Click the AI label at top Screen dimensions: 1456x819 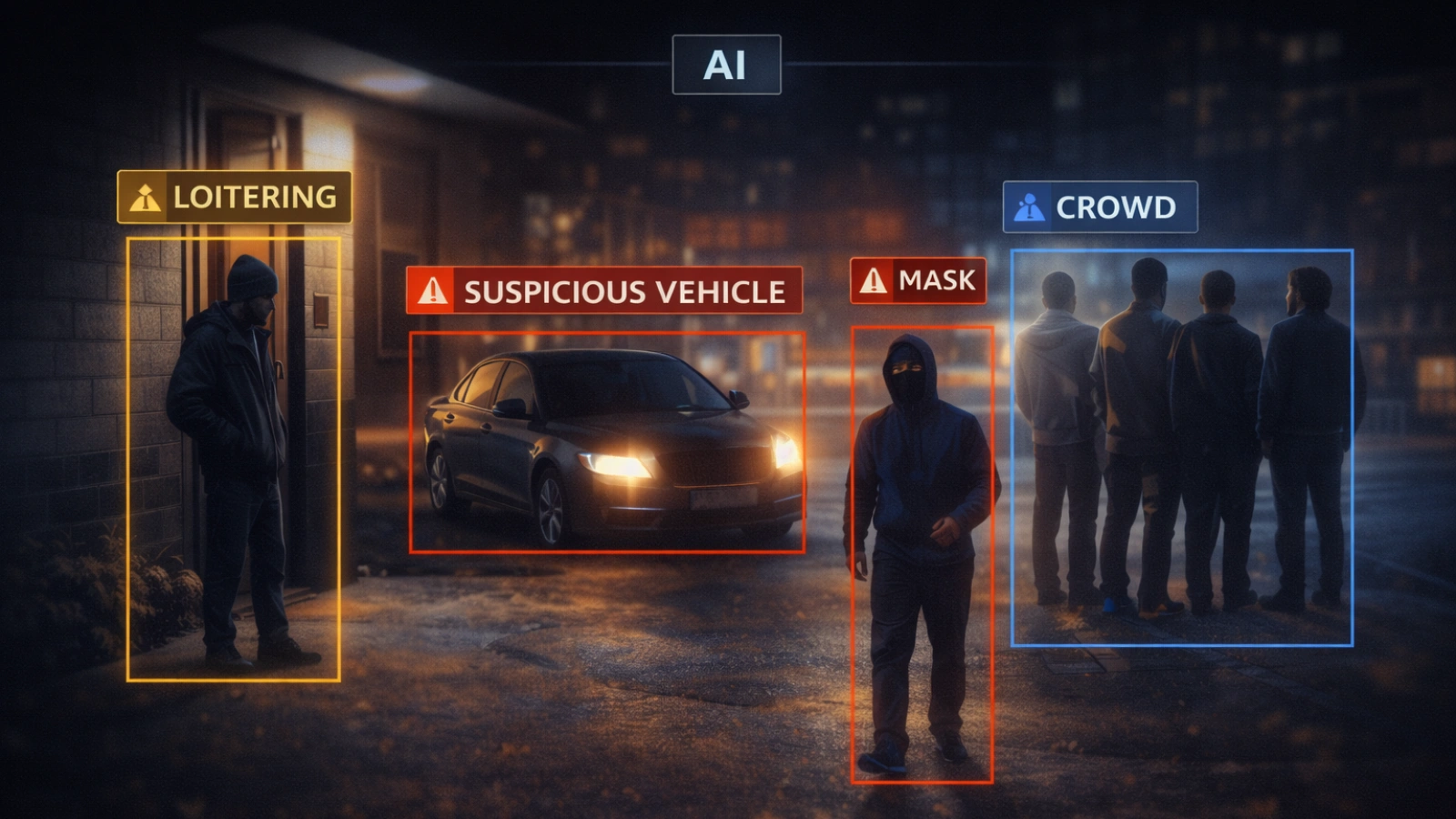click(726, 65)
